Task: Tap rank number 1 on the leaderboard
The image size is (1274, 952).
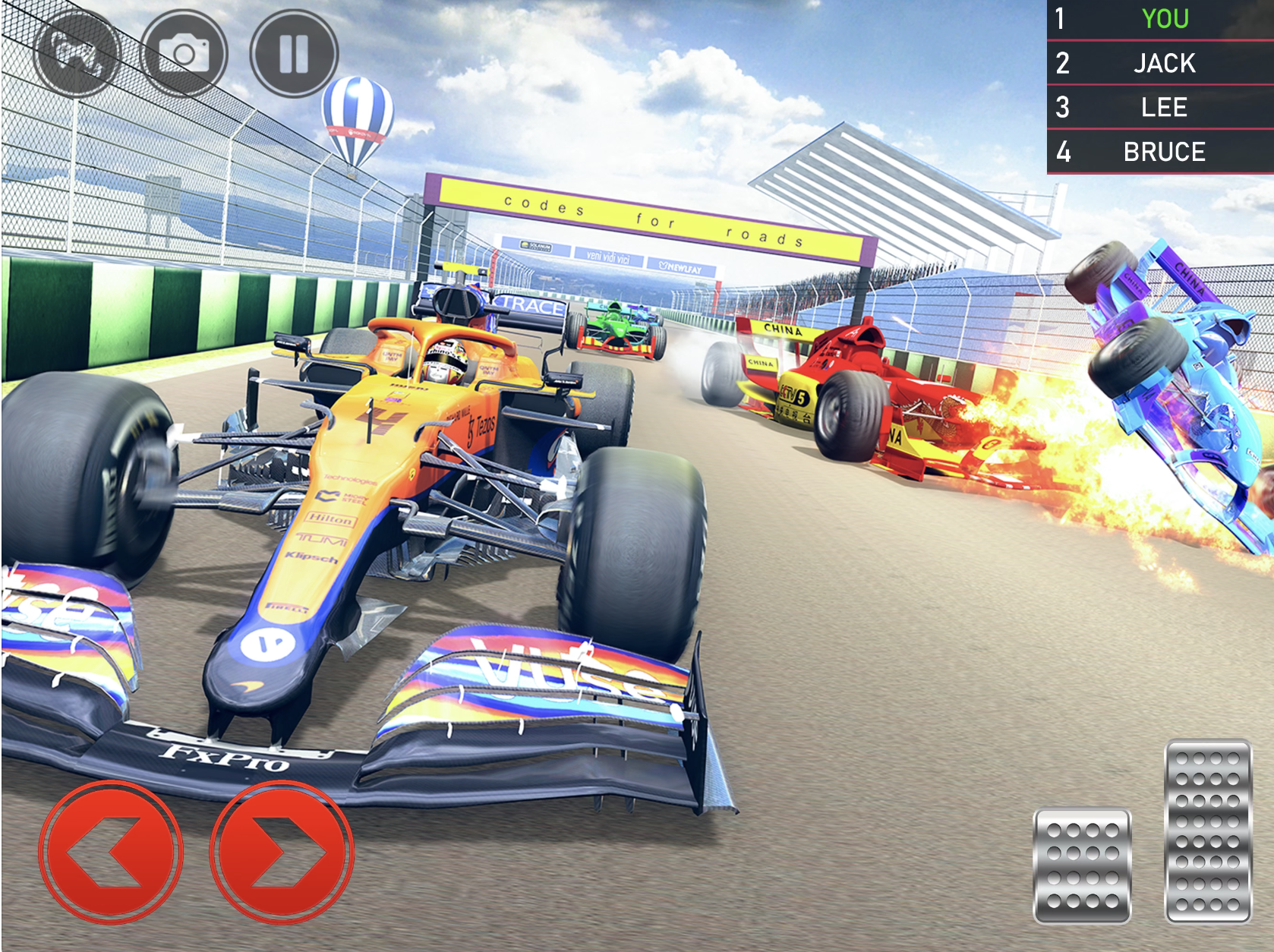Action: [1060, 19]
